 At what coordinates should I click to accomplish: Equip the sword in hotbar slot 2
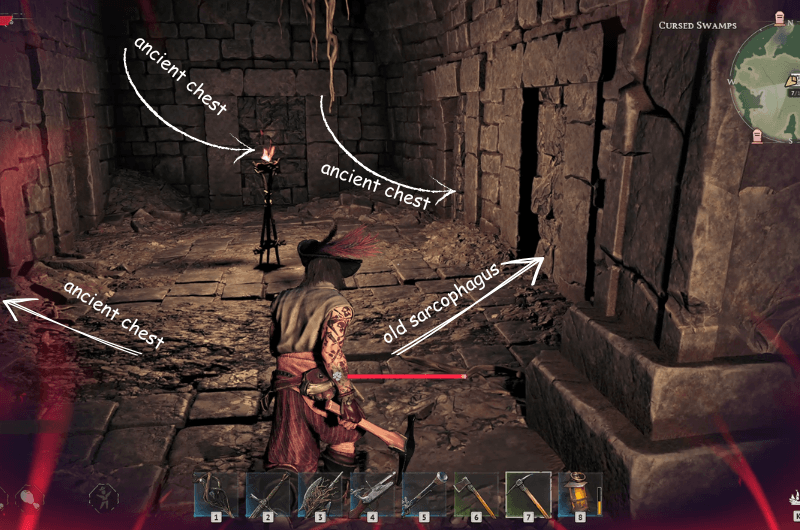[268, 493]
